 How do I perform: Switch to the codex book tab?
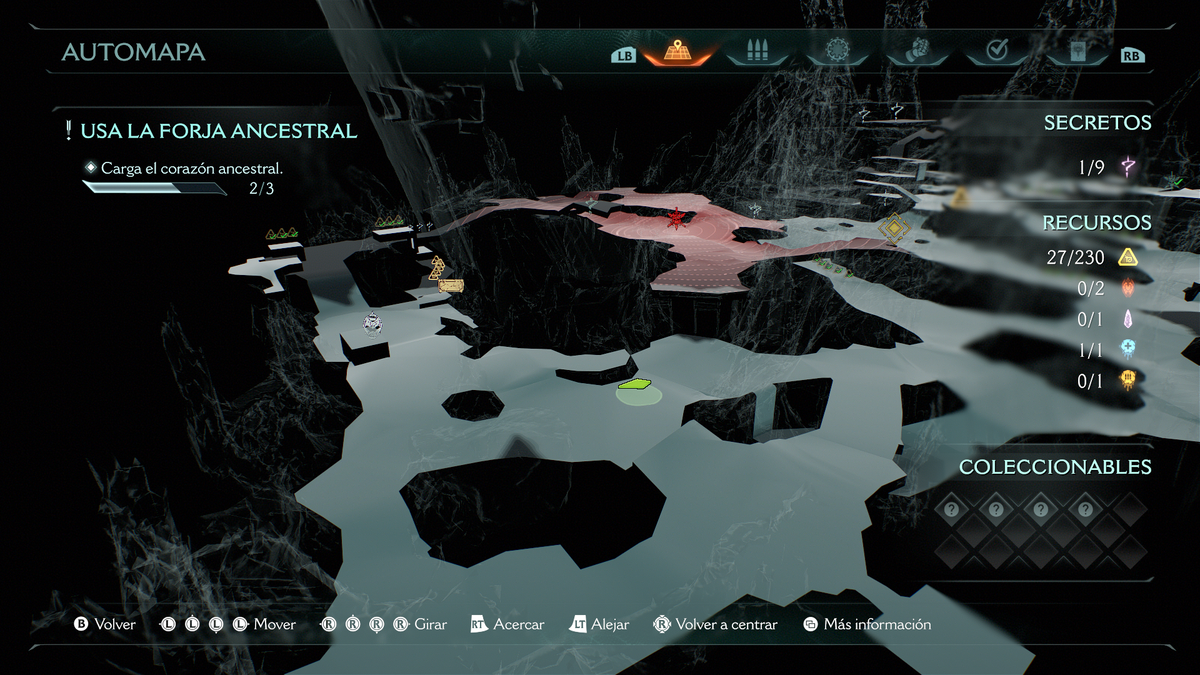pos(1076,51)
